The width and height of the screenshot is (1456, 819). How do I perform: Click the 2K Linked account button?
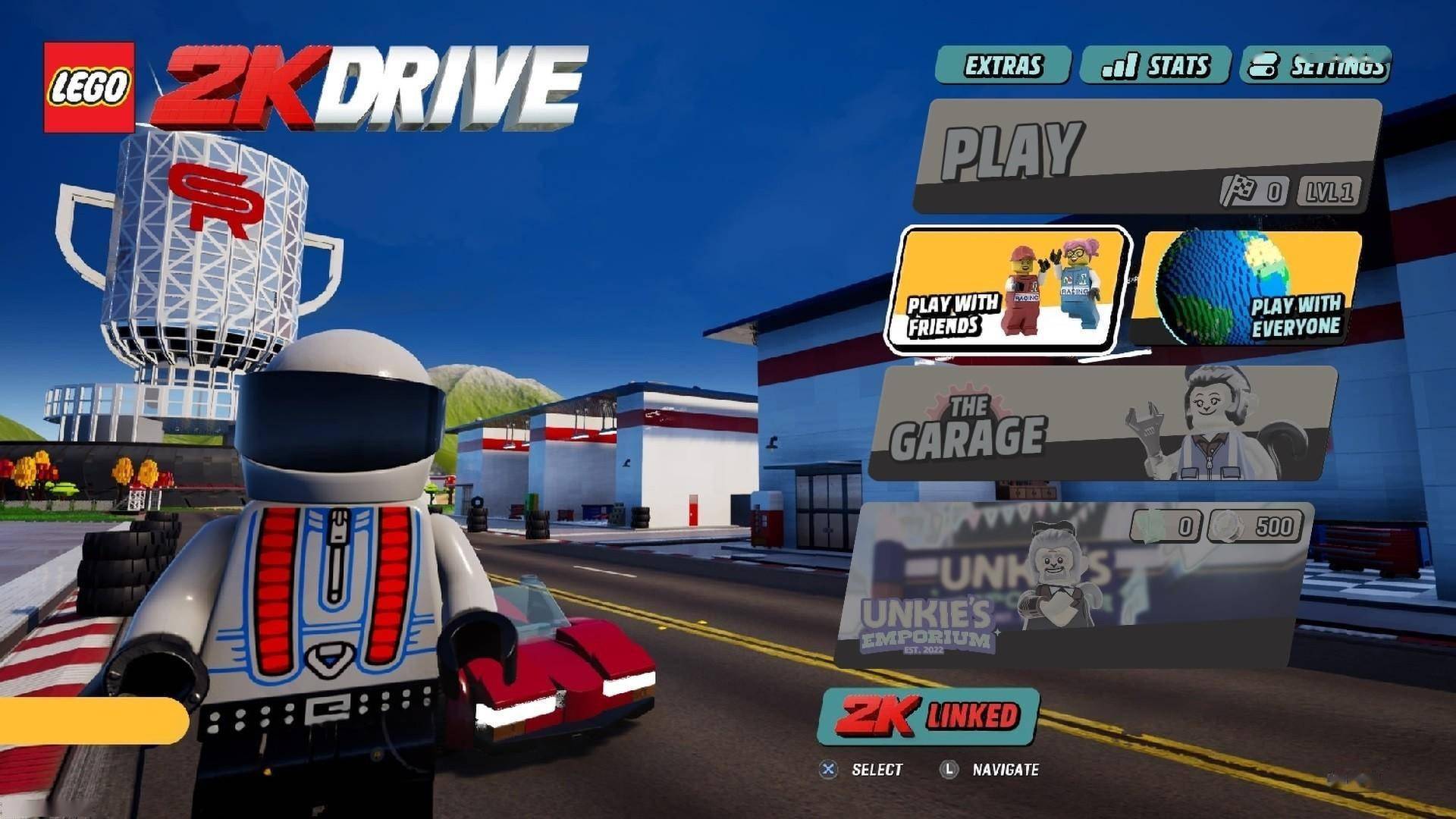[x=929, y=717]
